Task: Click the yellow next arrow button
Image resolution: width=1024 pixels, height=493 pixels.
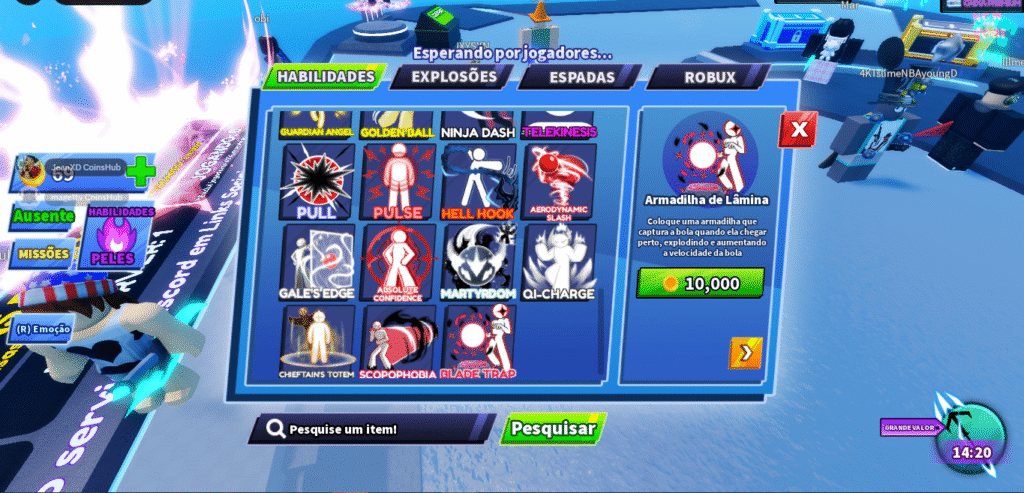Action: click(745, 352)
